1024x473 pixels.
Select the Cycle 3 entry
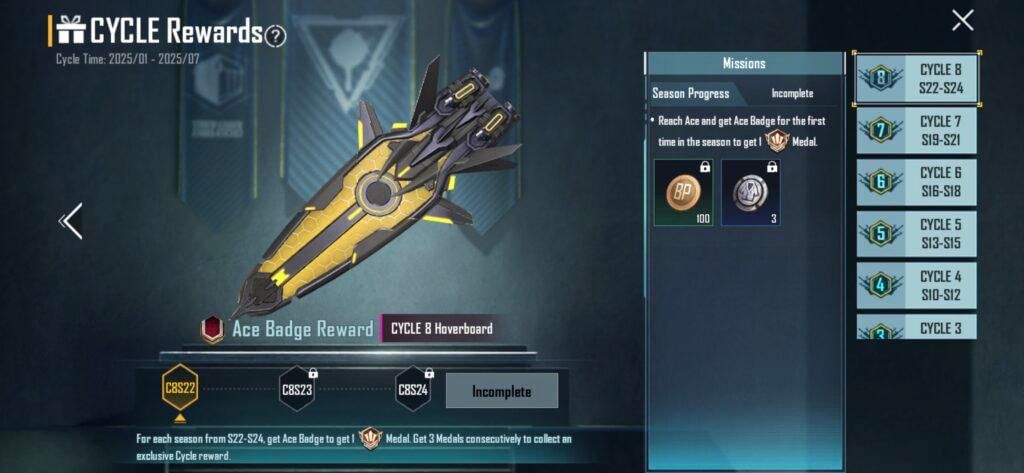[917, 328]
